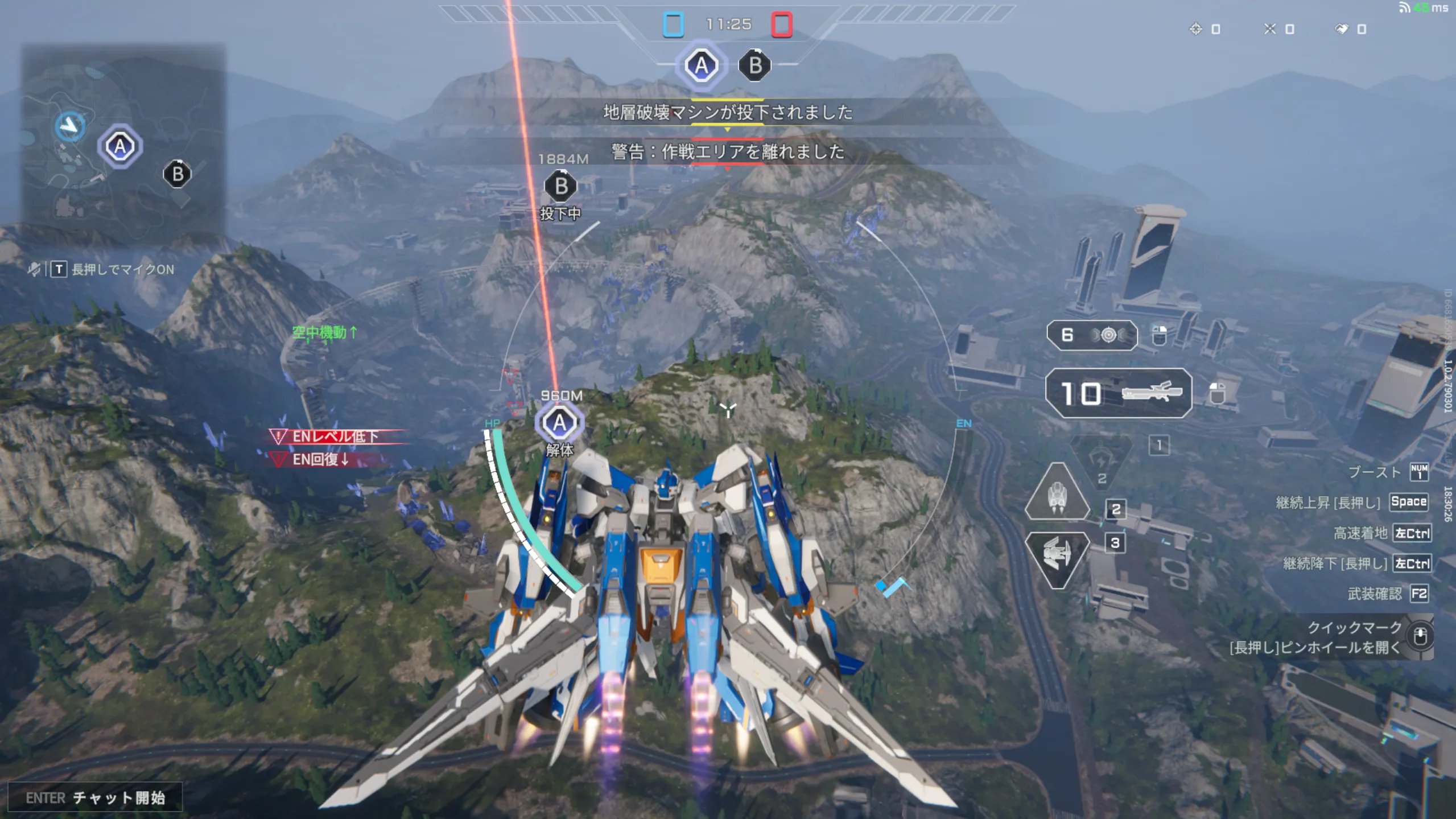
Task: Click the red team square indicator
Action: pos(781,25)
